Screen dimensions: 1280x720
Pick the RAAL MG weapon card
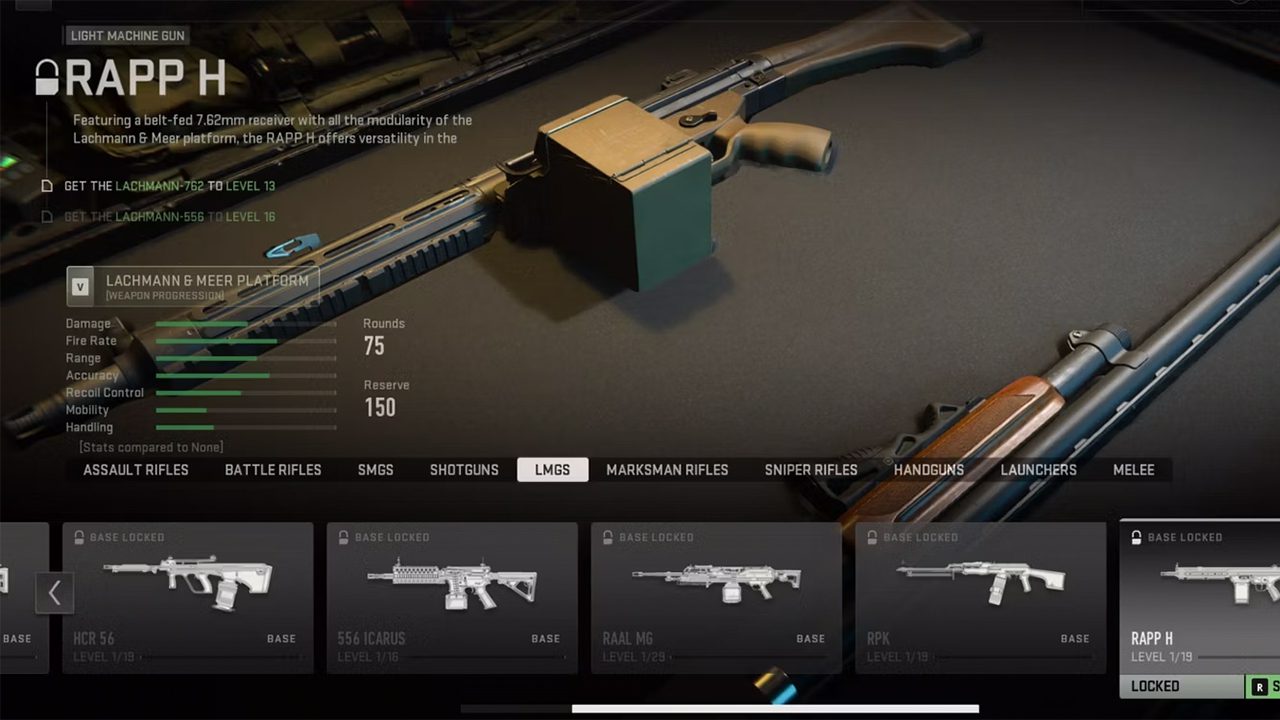(716, 597)
